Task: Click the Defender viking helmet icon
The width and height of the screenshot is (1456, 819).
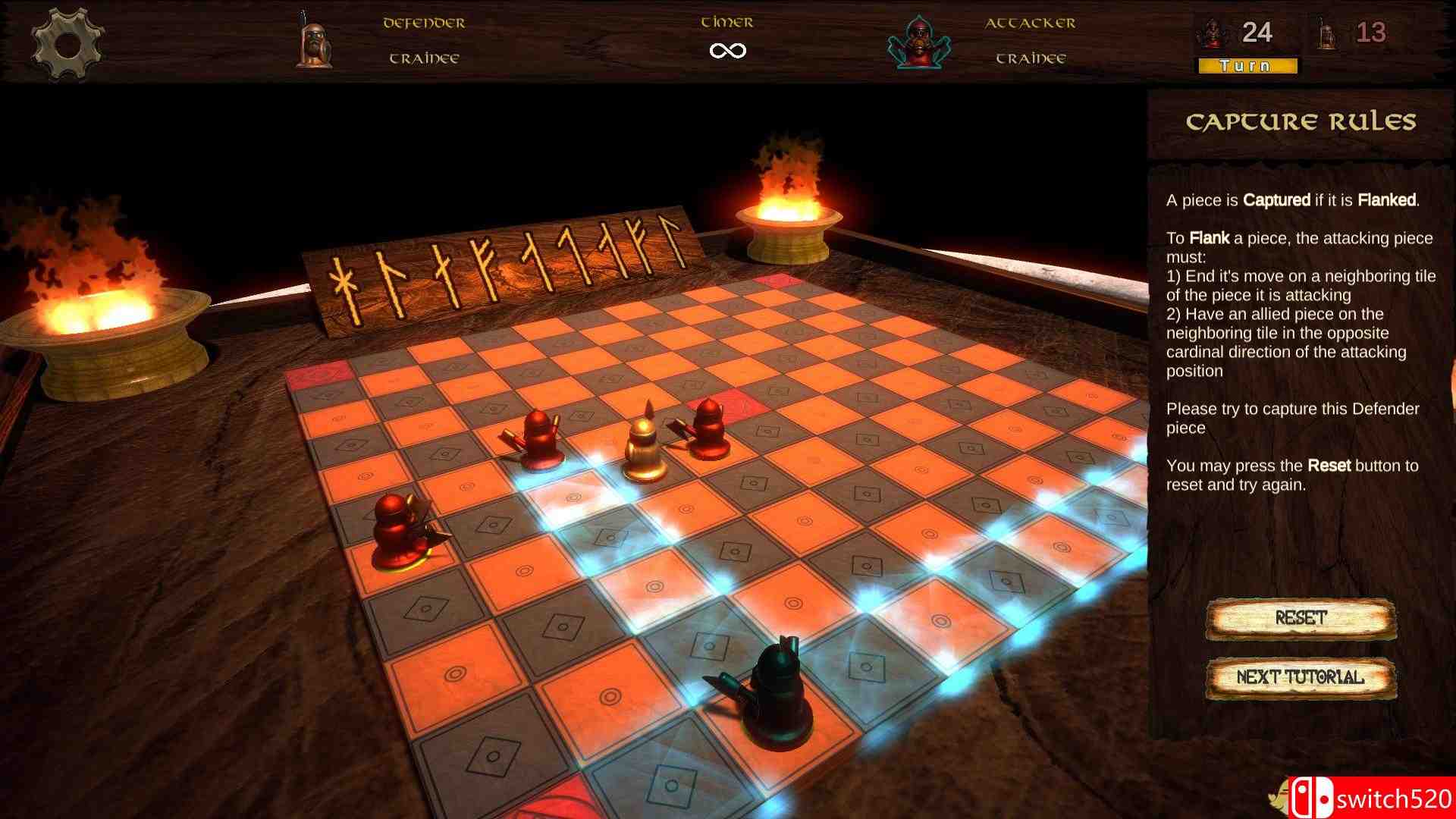Action: [x=315, y=42]
